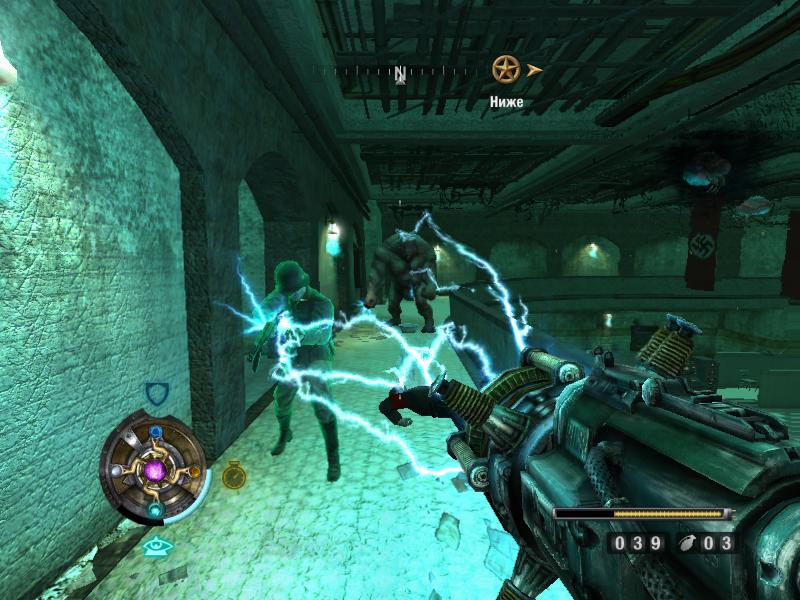Trigger the stopwatch Mire power icon
This screenshot has height=600, width=800.
(234, 473)
